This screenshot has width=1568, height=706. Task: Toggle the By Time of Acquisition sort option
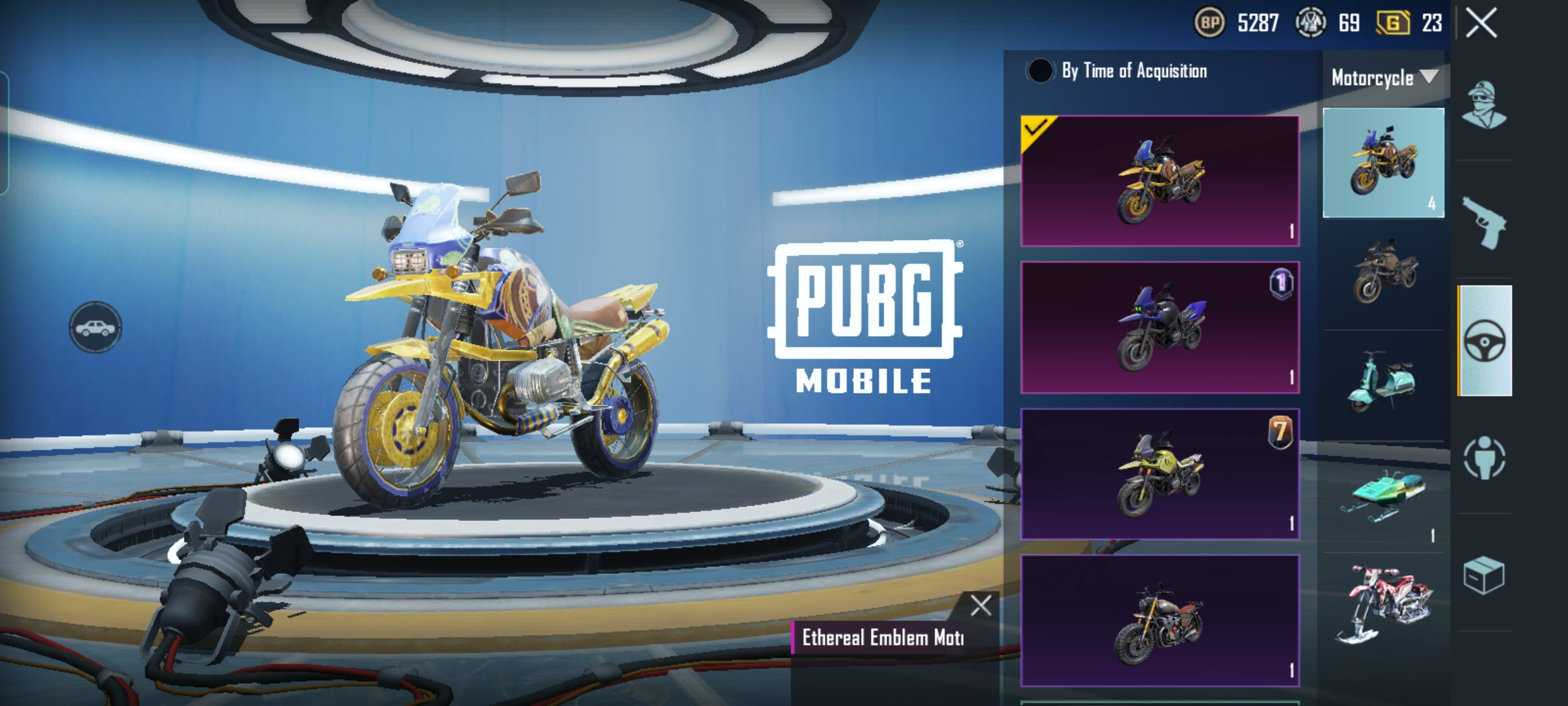click(1039, 71)
